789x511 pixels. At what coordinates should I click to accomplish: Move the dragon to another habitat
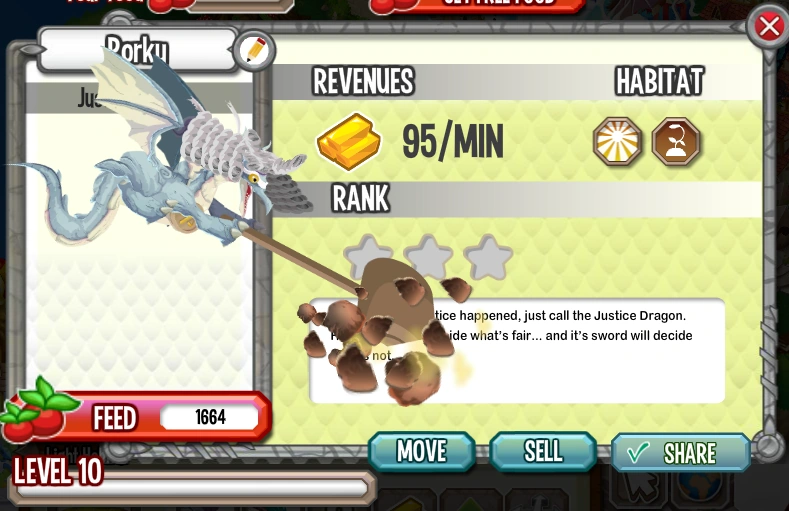(421, 451)
